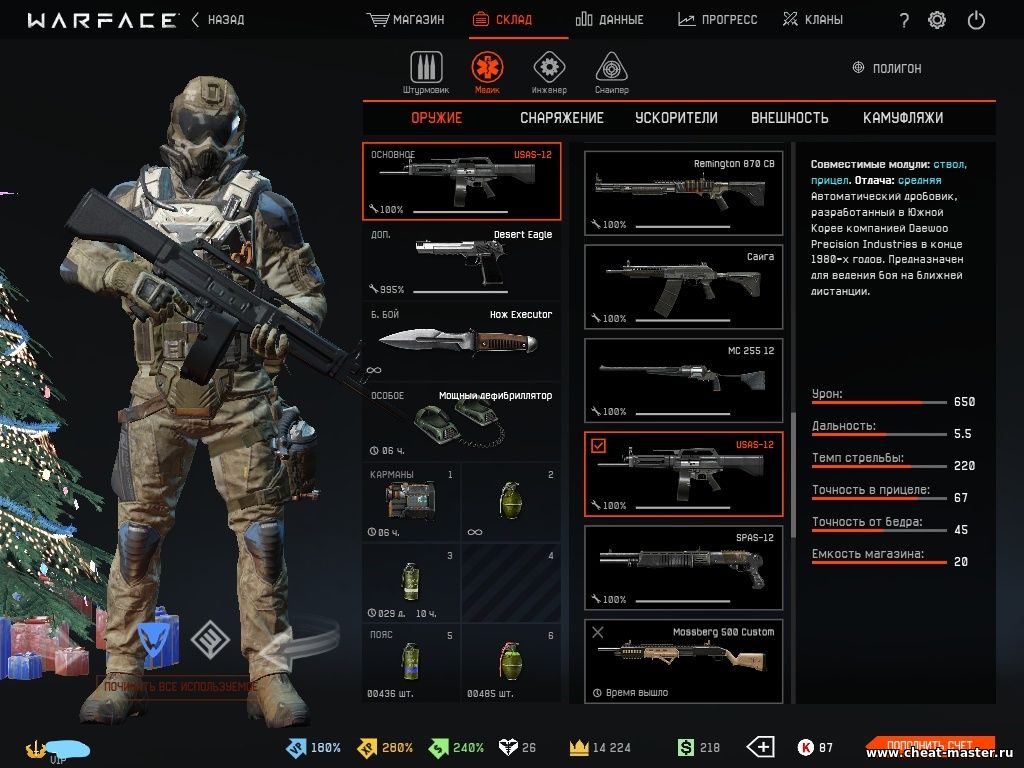Click the question mark help icon

point(904,20)
